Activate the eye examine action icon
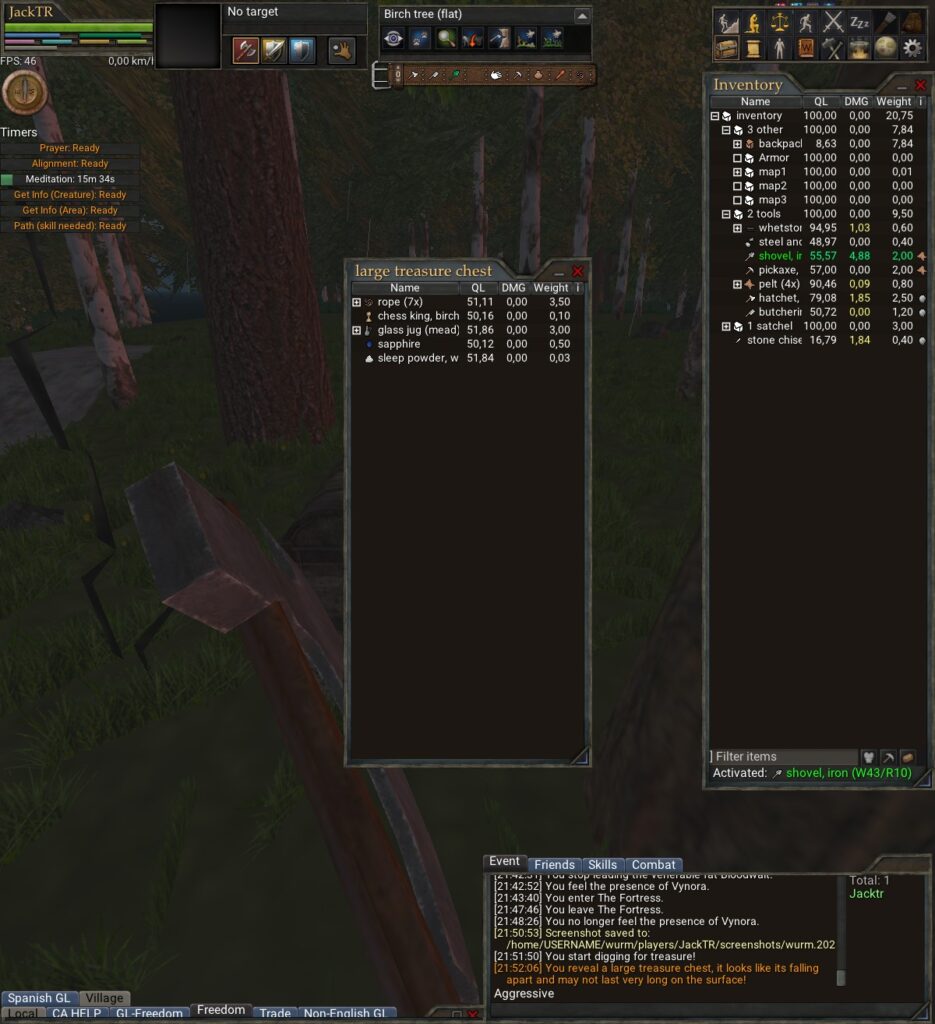The width and height of the screenshot is (935, 1024). click(x=394, y=39)
